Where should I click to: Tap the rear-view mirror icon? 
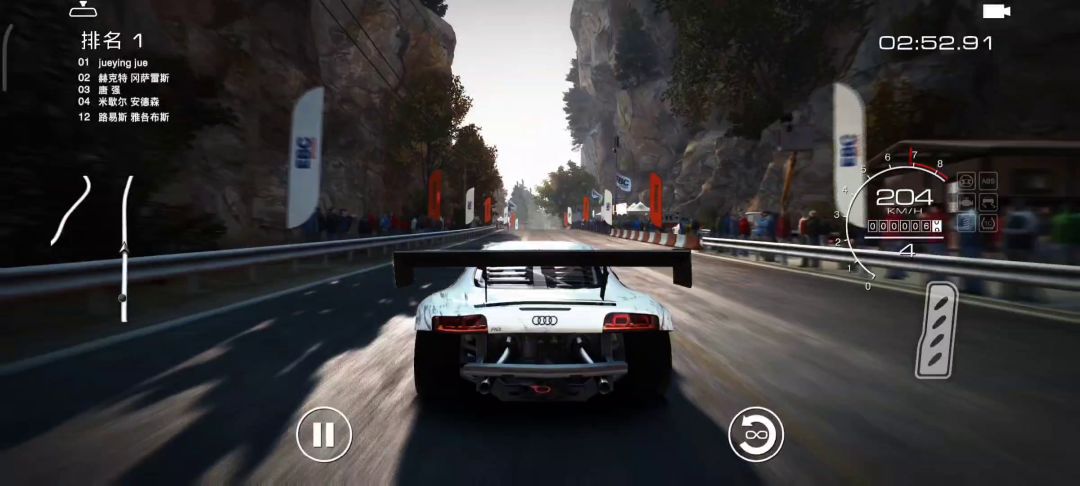82,11
